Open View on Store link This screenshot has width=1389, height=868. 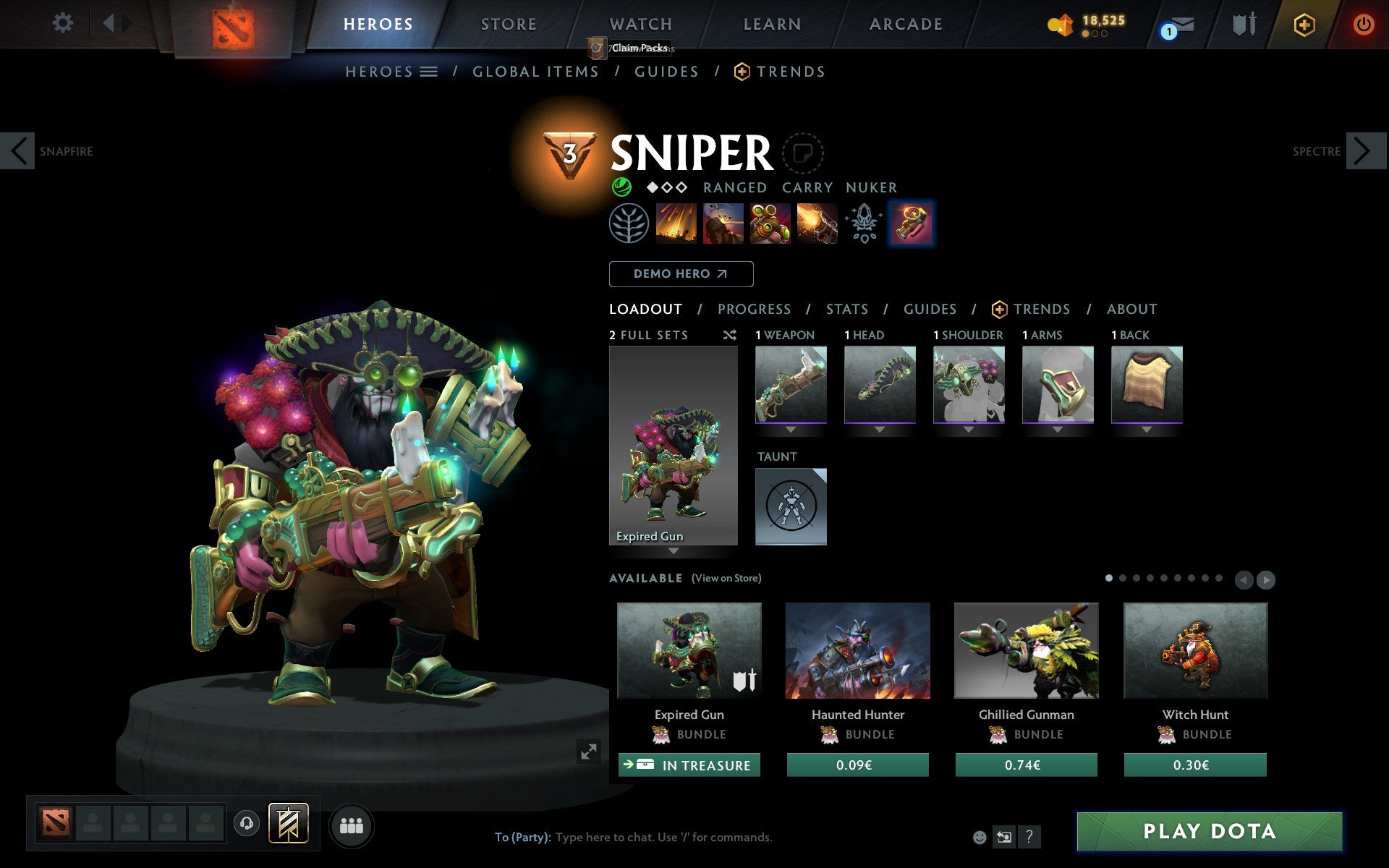tap(727, 578)
